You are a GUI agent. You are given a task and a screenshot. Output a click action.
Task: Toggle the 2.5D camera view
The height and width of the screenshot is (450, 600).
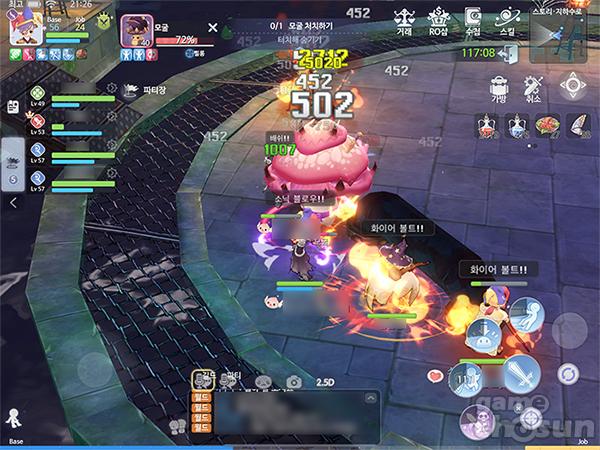coord(326,381)
